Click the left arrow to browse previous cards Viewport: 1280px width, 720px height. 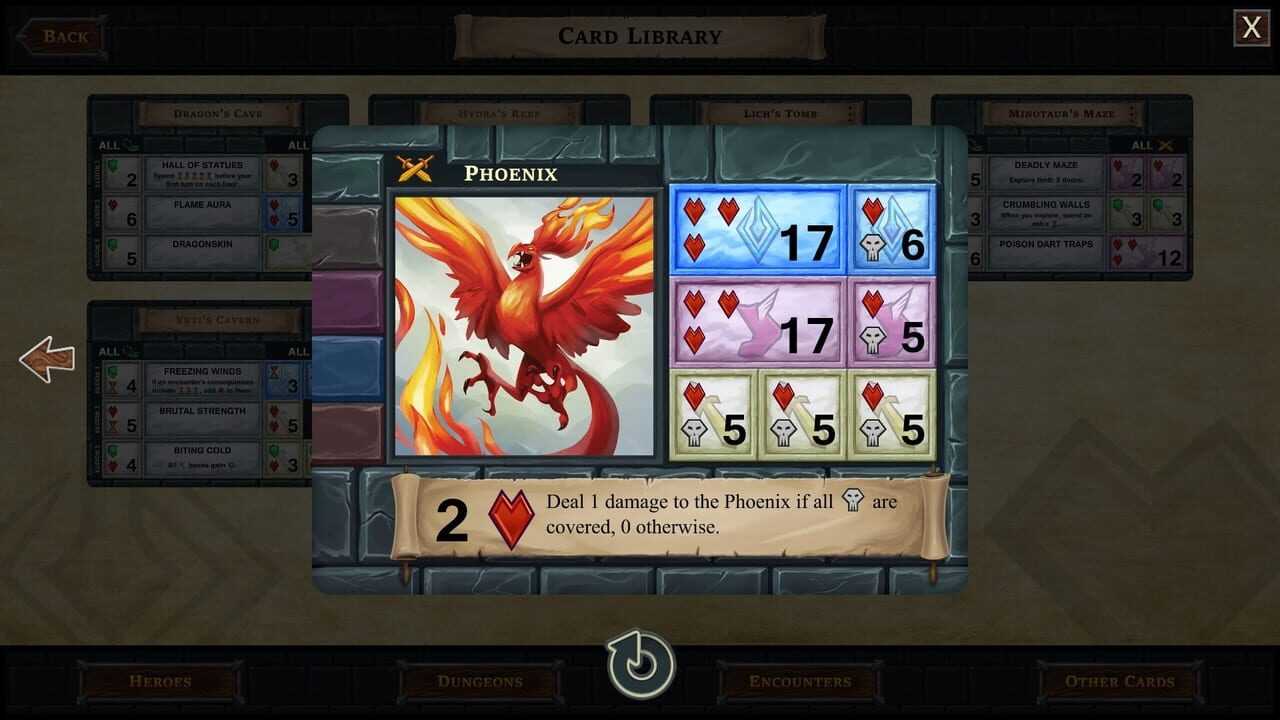tap(46, 359)
